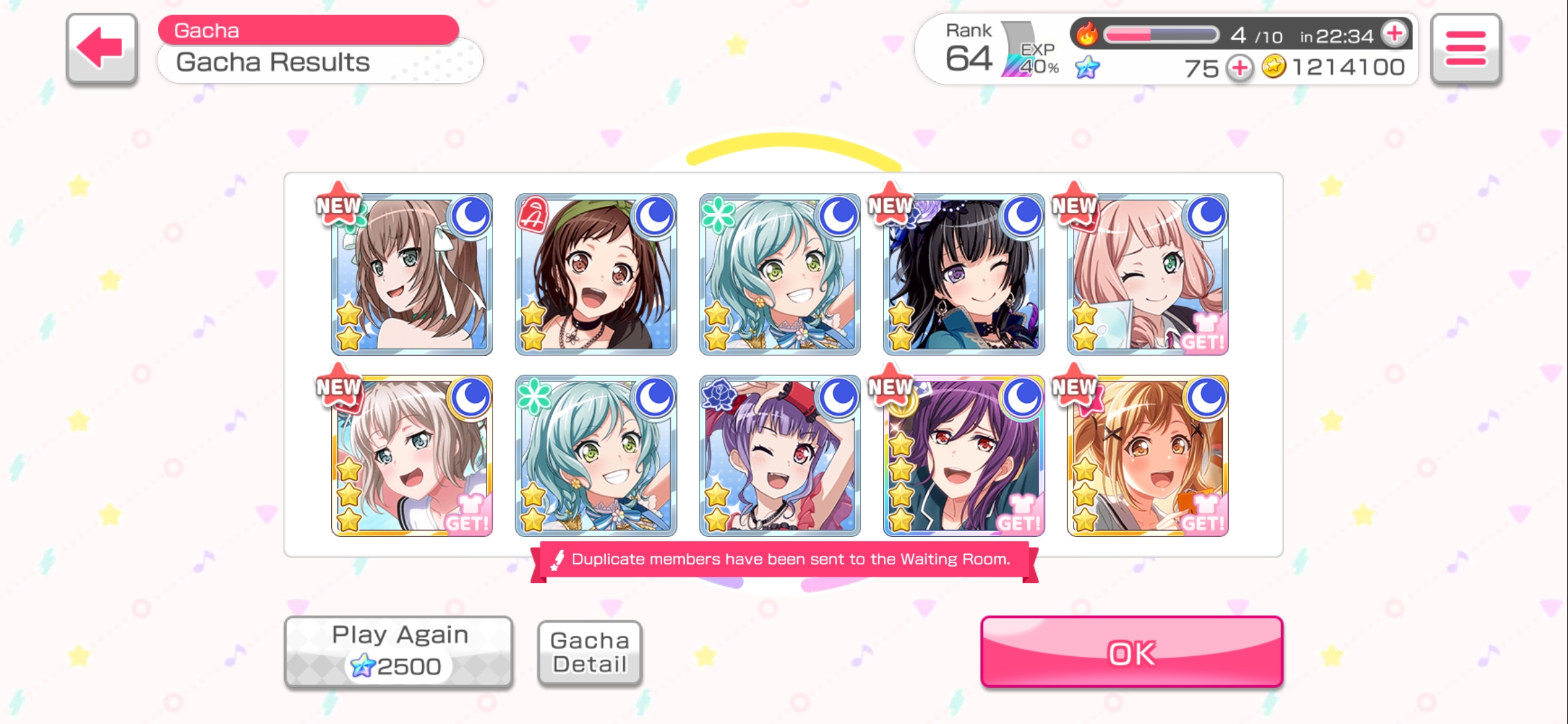The image size is (1568, 724).
Task: Open the three-star gray-haired girl card
Action: (412, 456)
